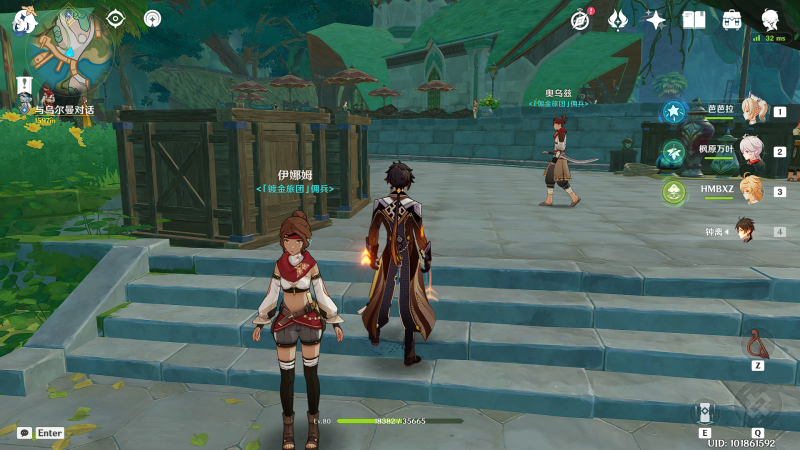Open the compass events icon with red alert
This screenshot has width=800, height=450.
pos(582,19)
